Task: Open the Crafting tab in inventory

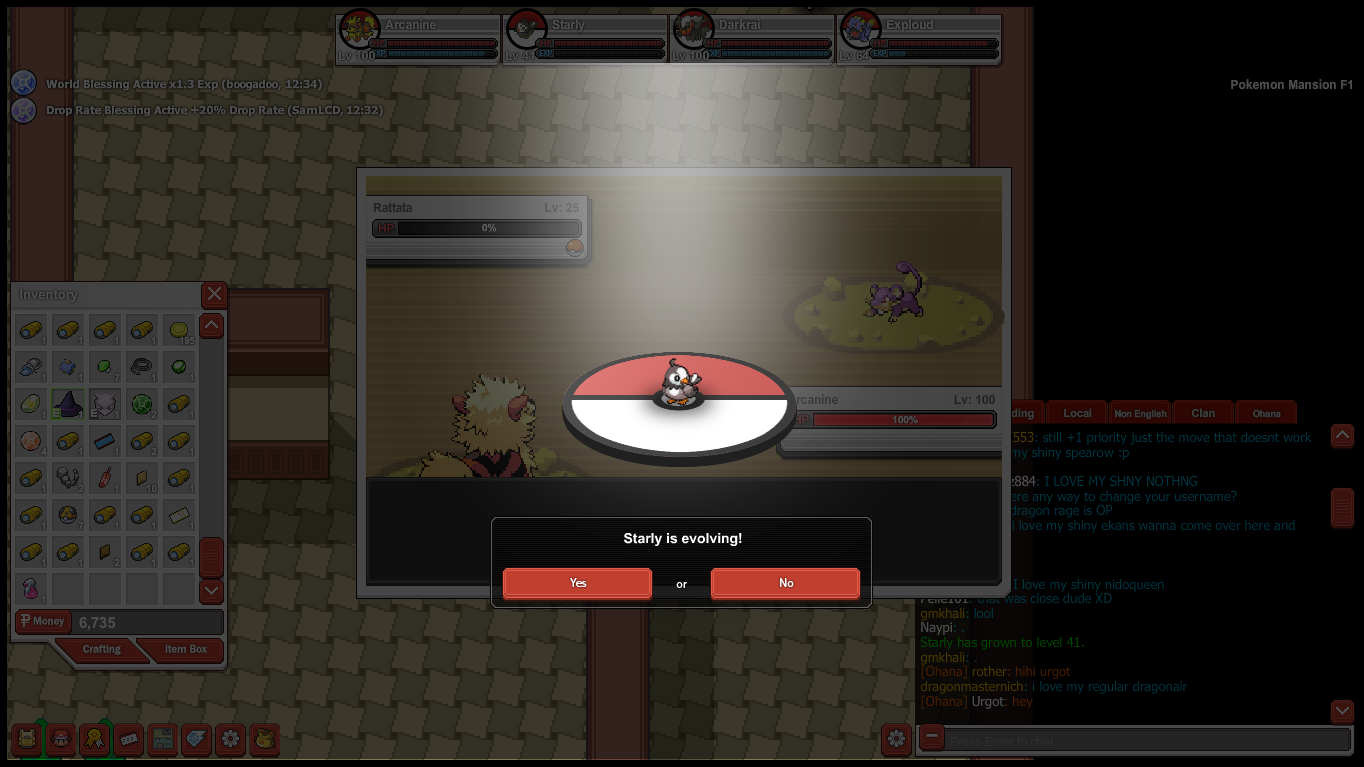Action: (101, 650)
